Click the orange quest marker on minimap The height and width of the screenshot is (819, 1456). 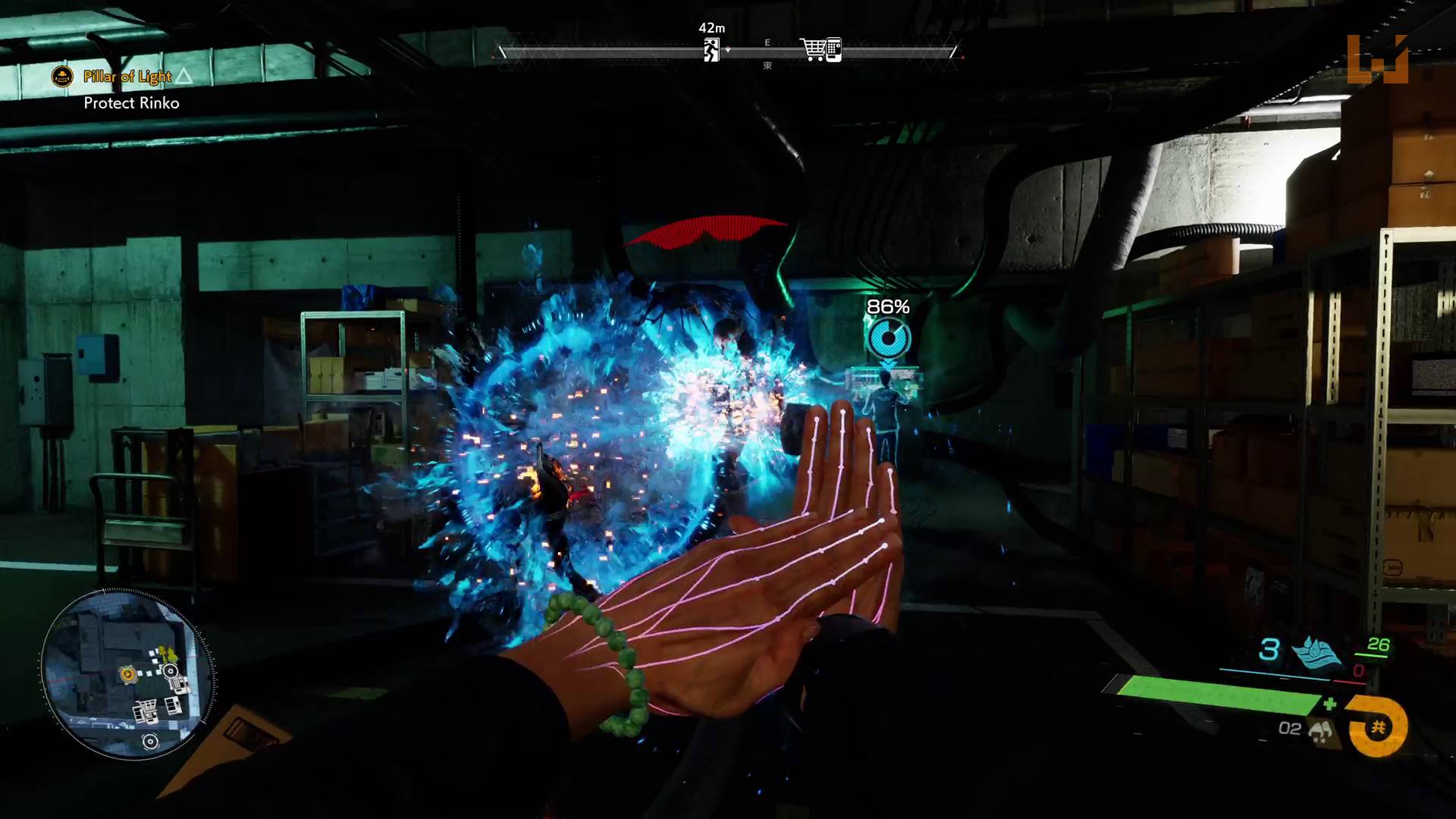pyautogui.click(x=127, y=673)
